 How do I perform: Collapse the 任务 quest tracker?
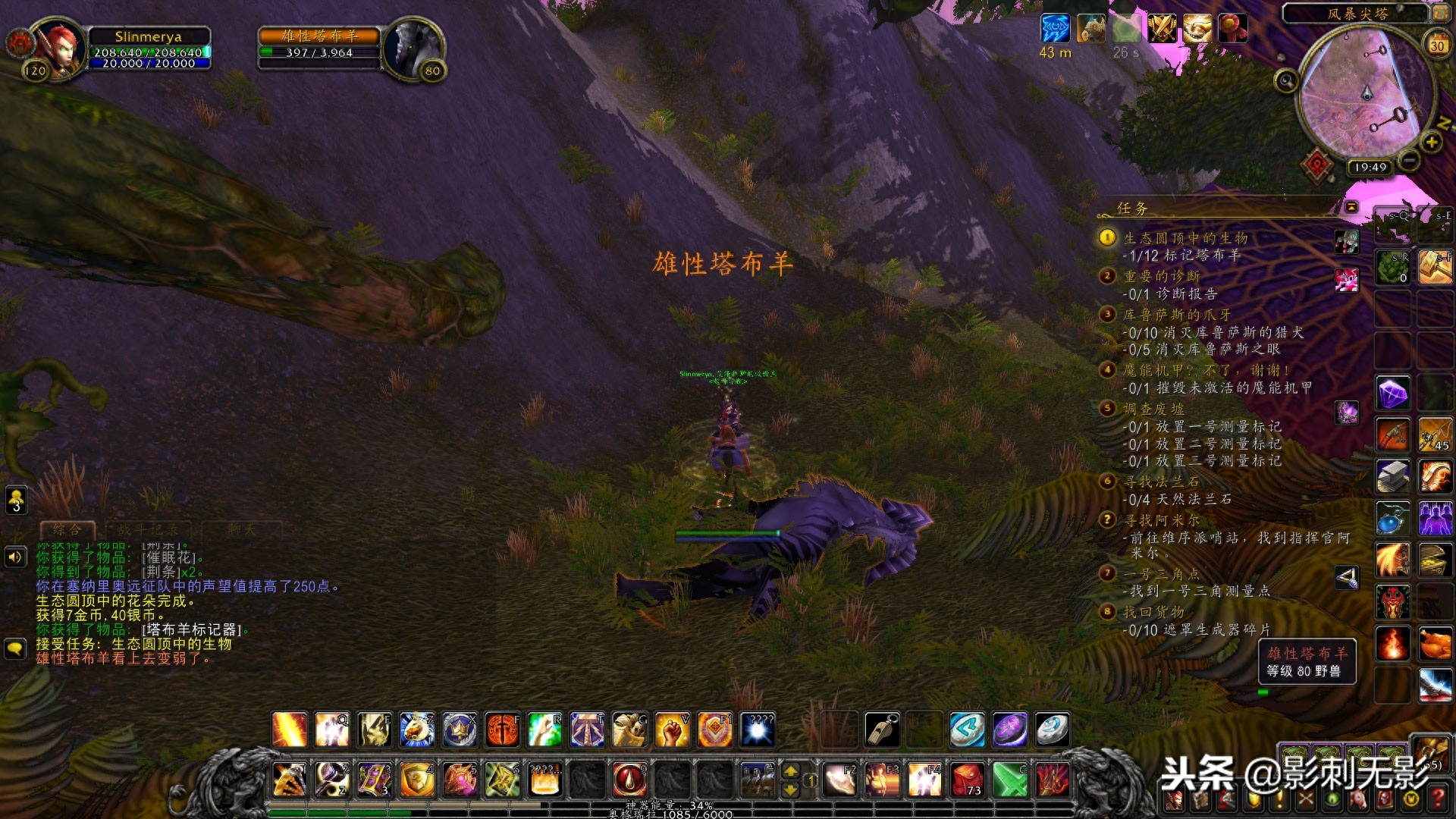[1351, 207]
